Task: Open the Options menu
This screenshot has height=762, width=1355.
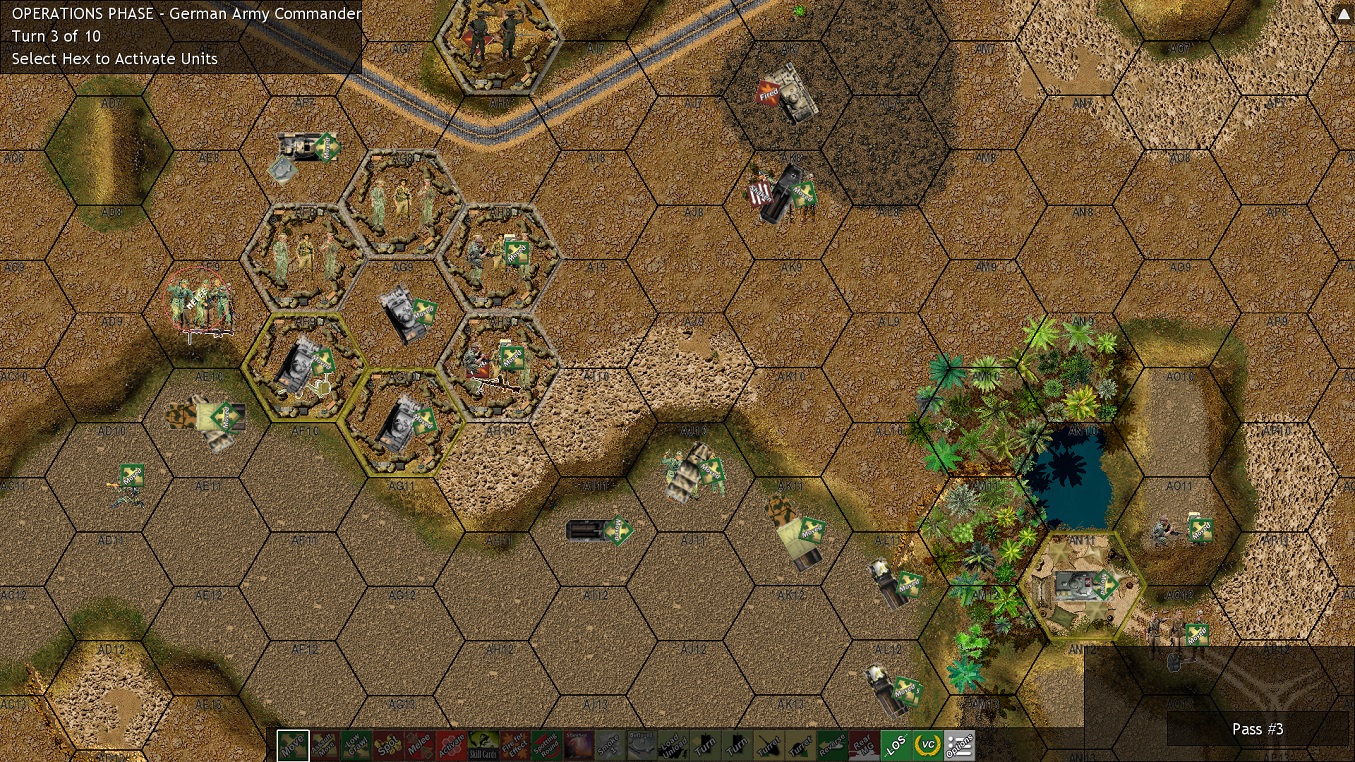Action: pos(957,744)
